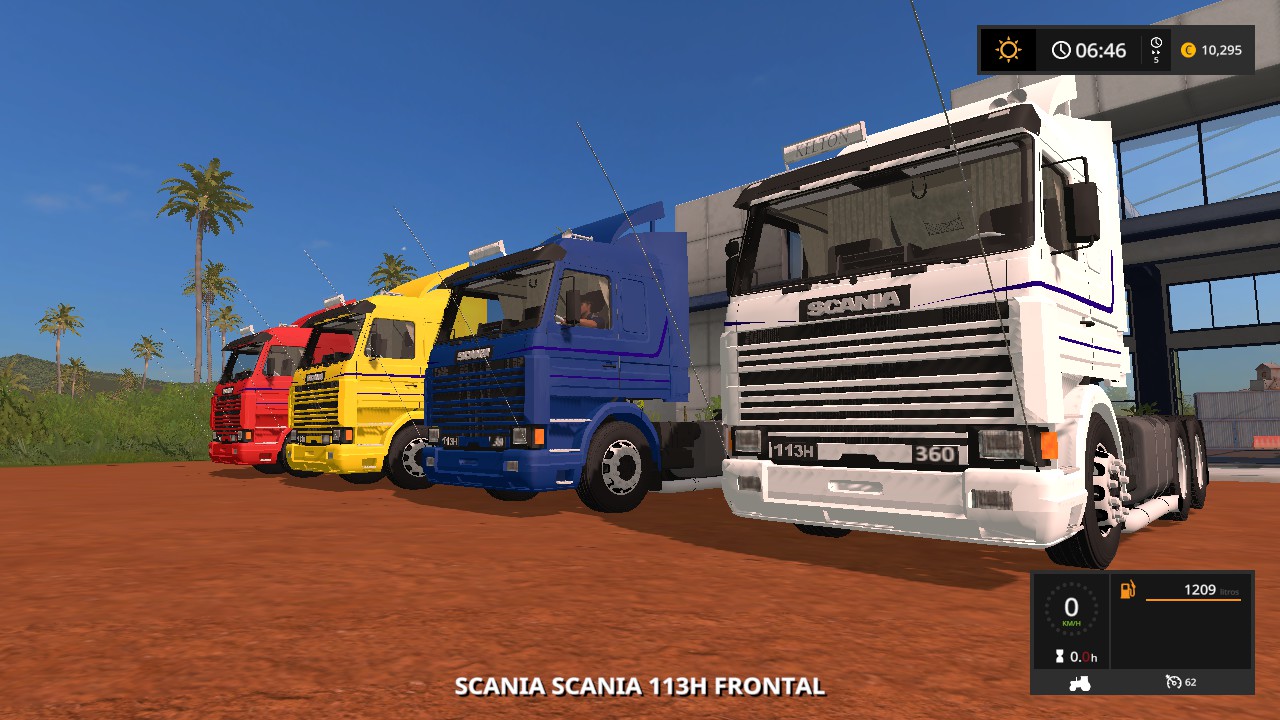Click the litros unit label
The image size is (1280, 720).
coord(1229,592)
